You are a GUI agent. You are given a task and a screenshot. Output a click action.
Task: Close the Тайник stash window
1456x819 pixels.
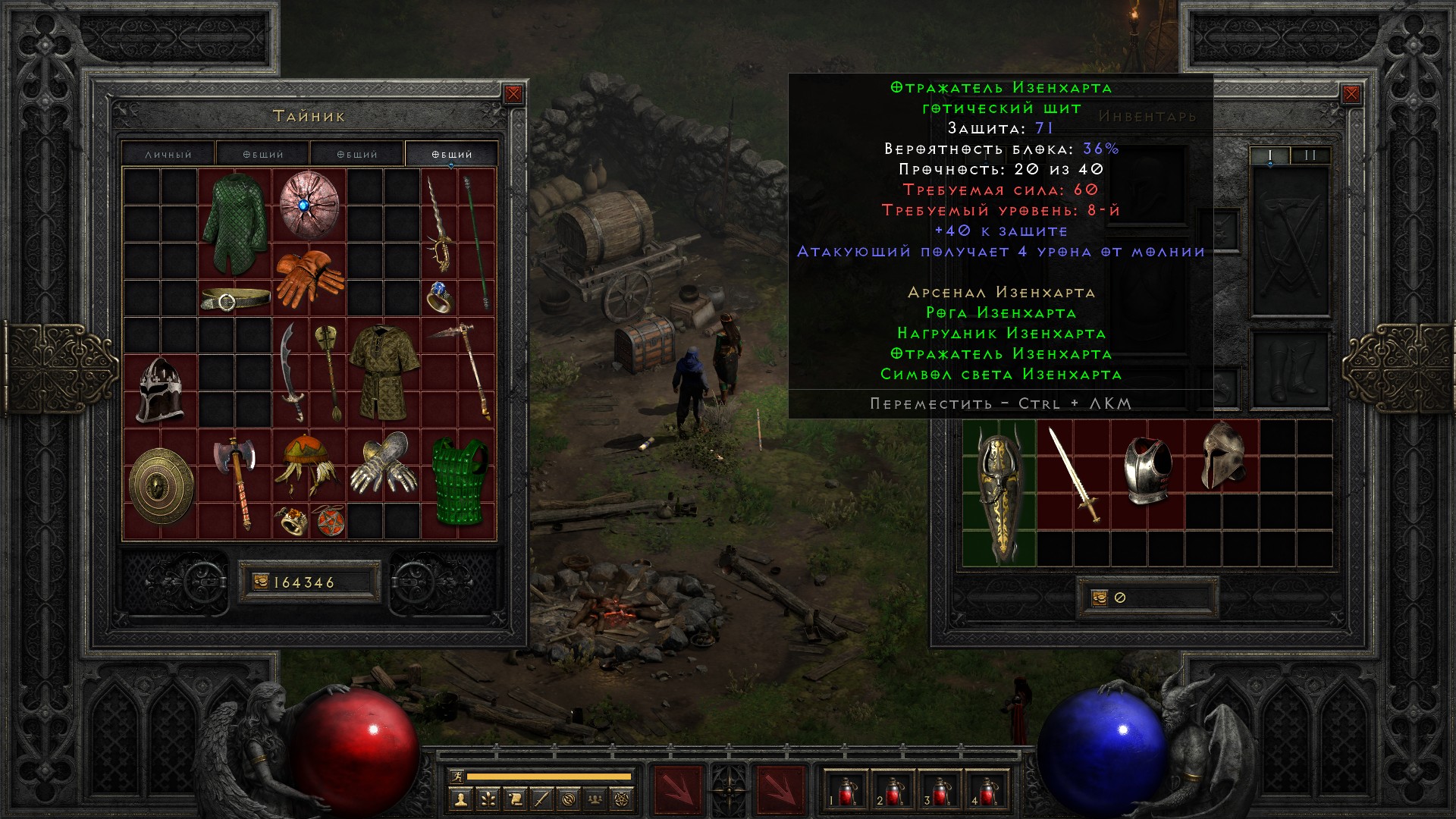513,94
